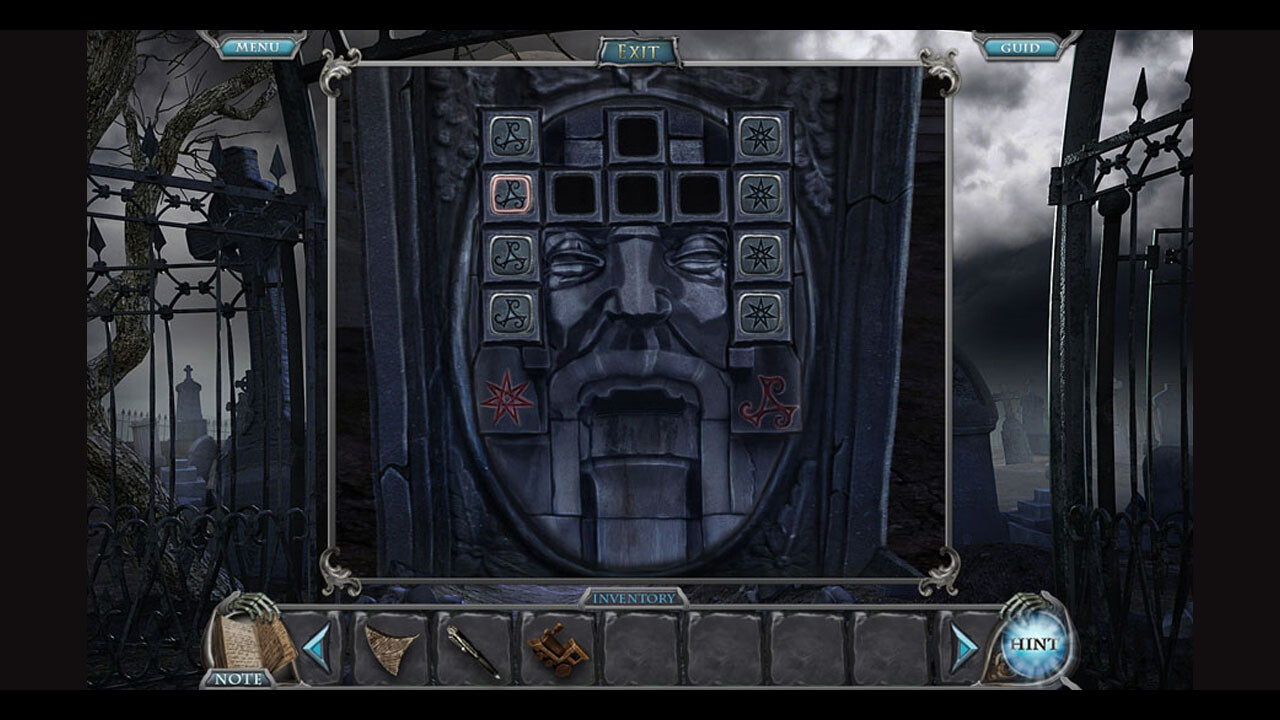Click the left inventory arrow
The width and height of the screenshot is (1280, 720).
point(318,648)
